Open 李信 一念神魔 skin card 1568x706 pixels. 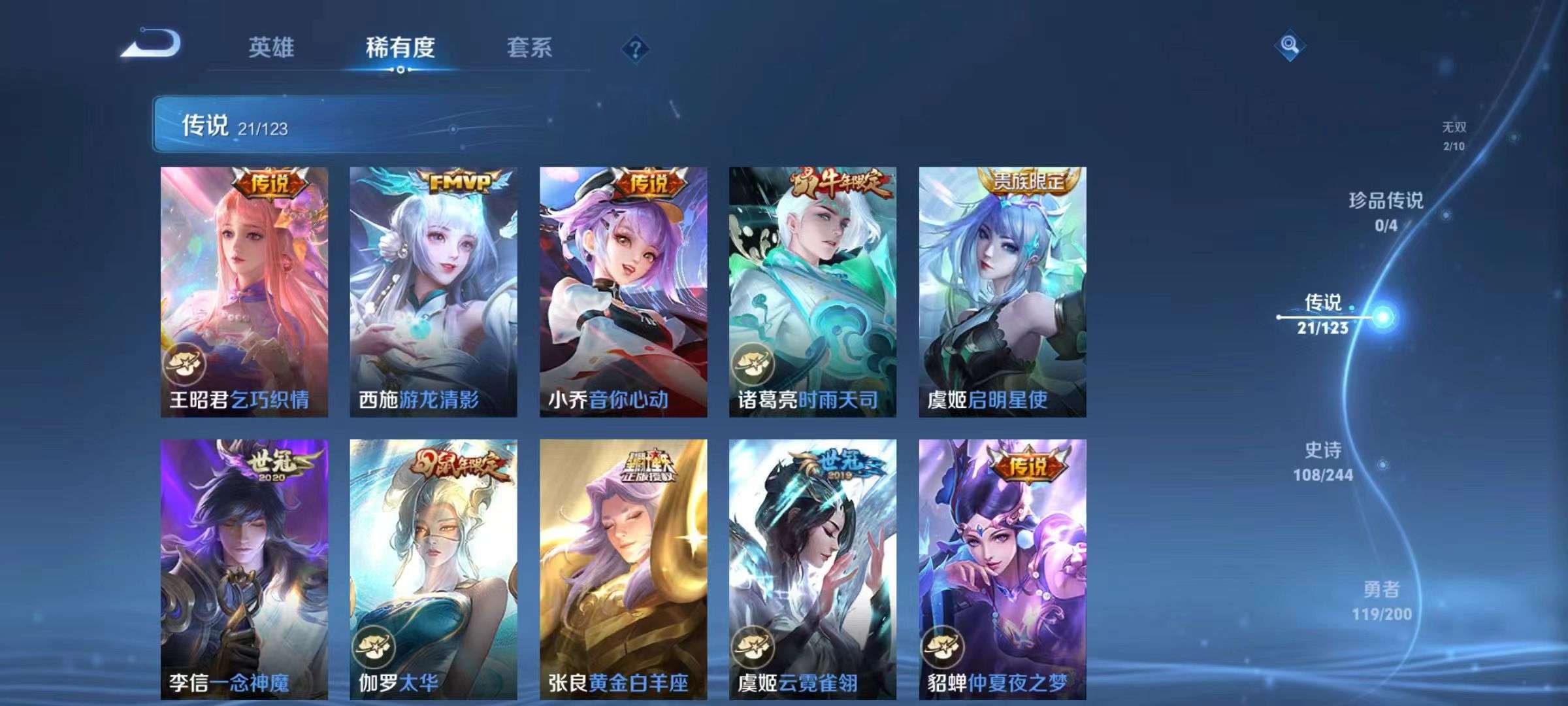tap(244, 569)
